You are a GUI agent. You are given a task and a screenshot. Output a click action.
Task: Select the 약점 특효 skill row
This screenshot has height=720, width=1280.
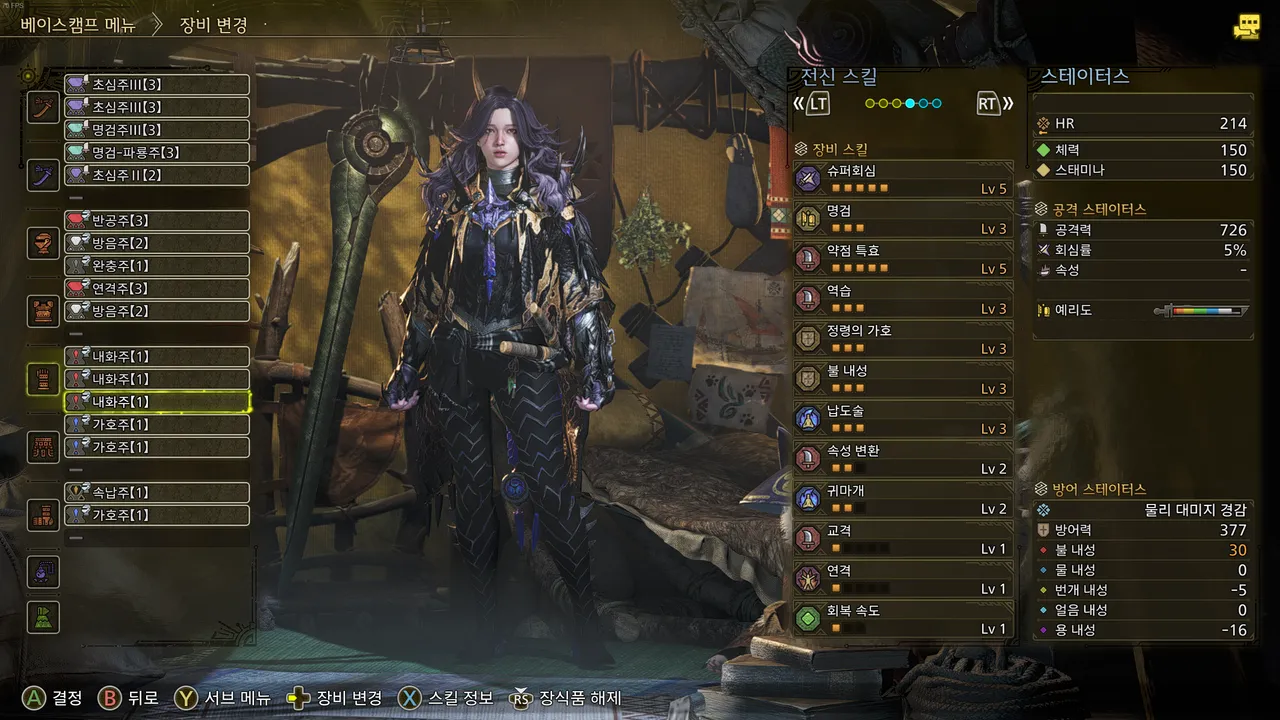tap(902, 259)
